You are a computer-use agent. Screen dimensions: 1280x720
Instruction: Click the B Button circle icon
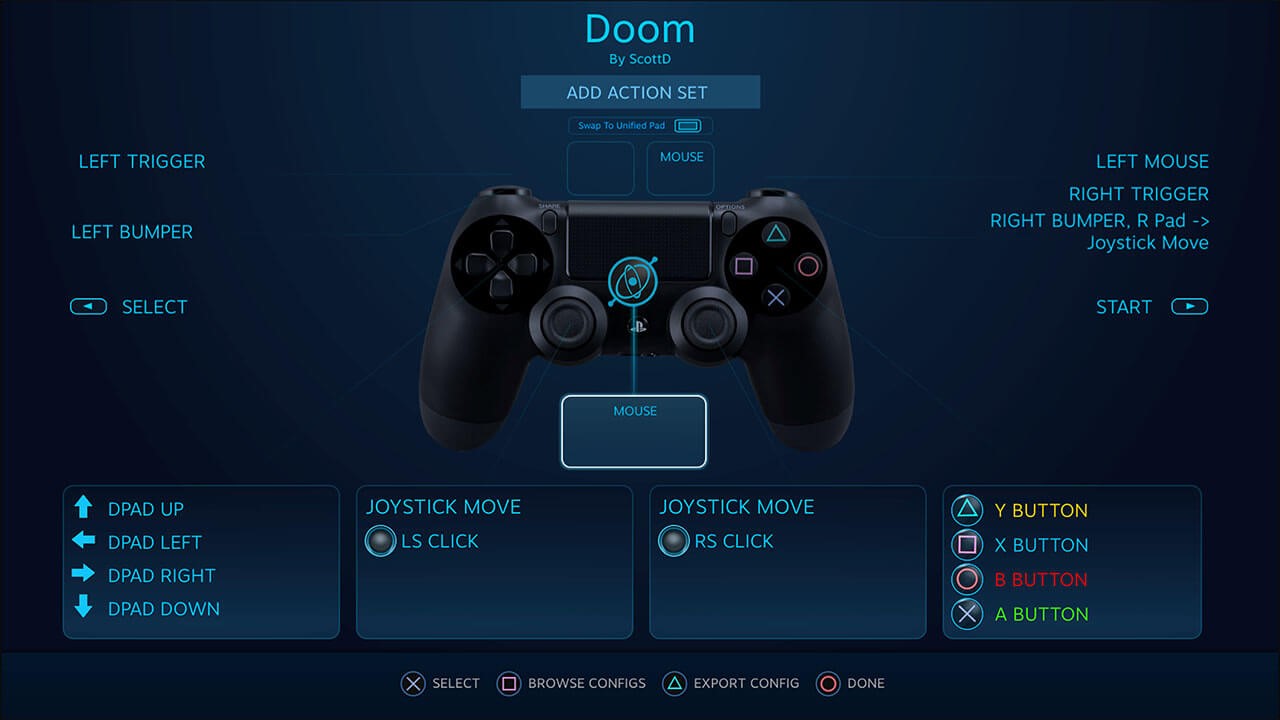967,579
